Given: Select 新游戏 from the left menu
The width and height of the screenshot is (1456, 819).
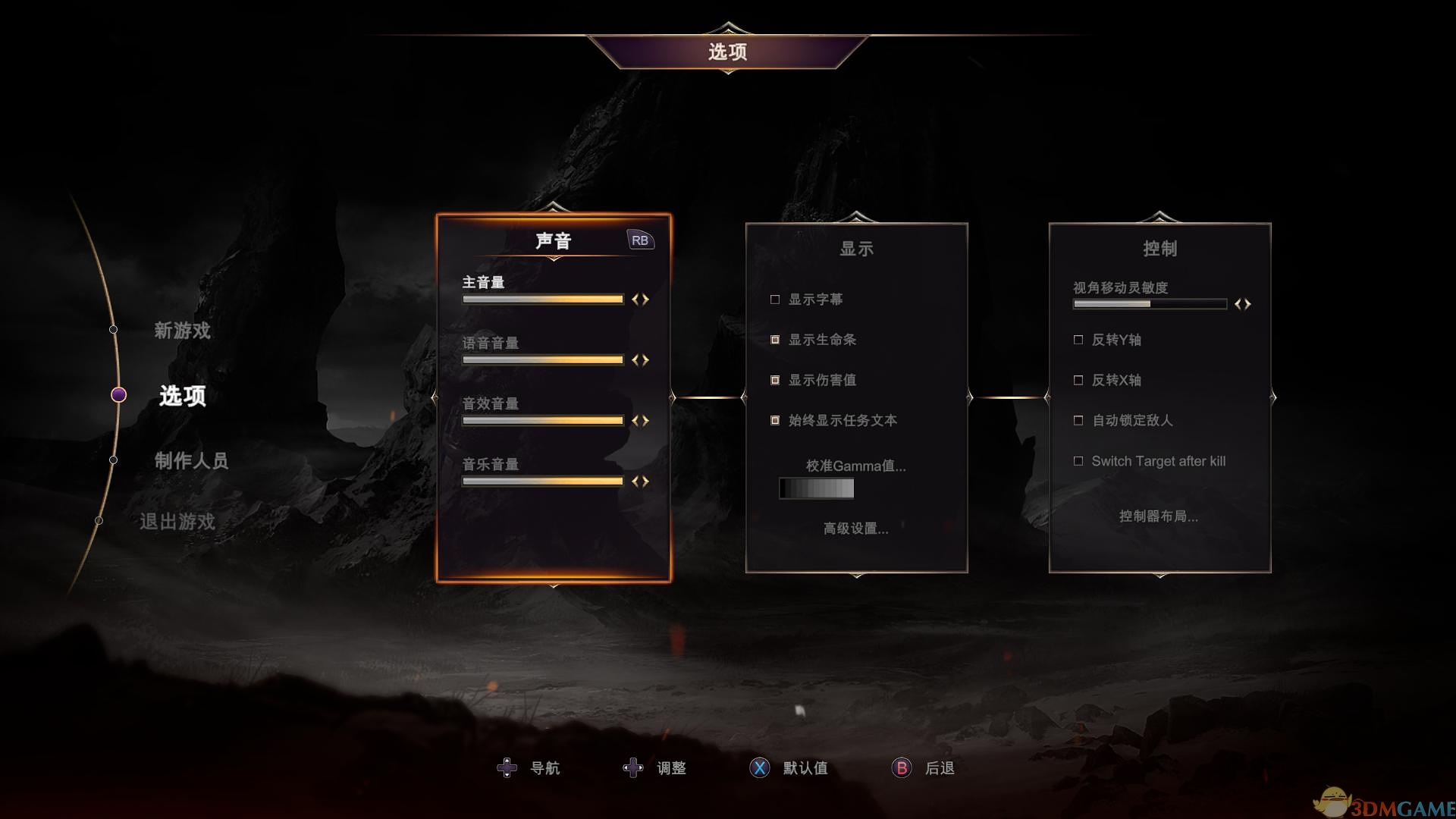Looking at the screenshot, I should 182,331.
